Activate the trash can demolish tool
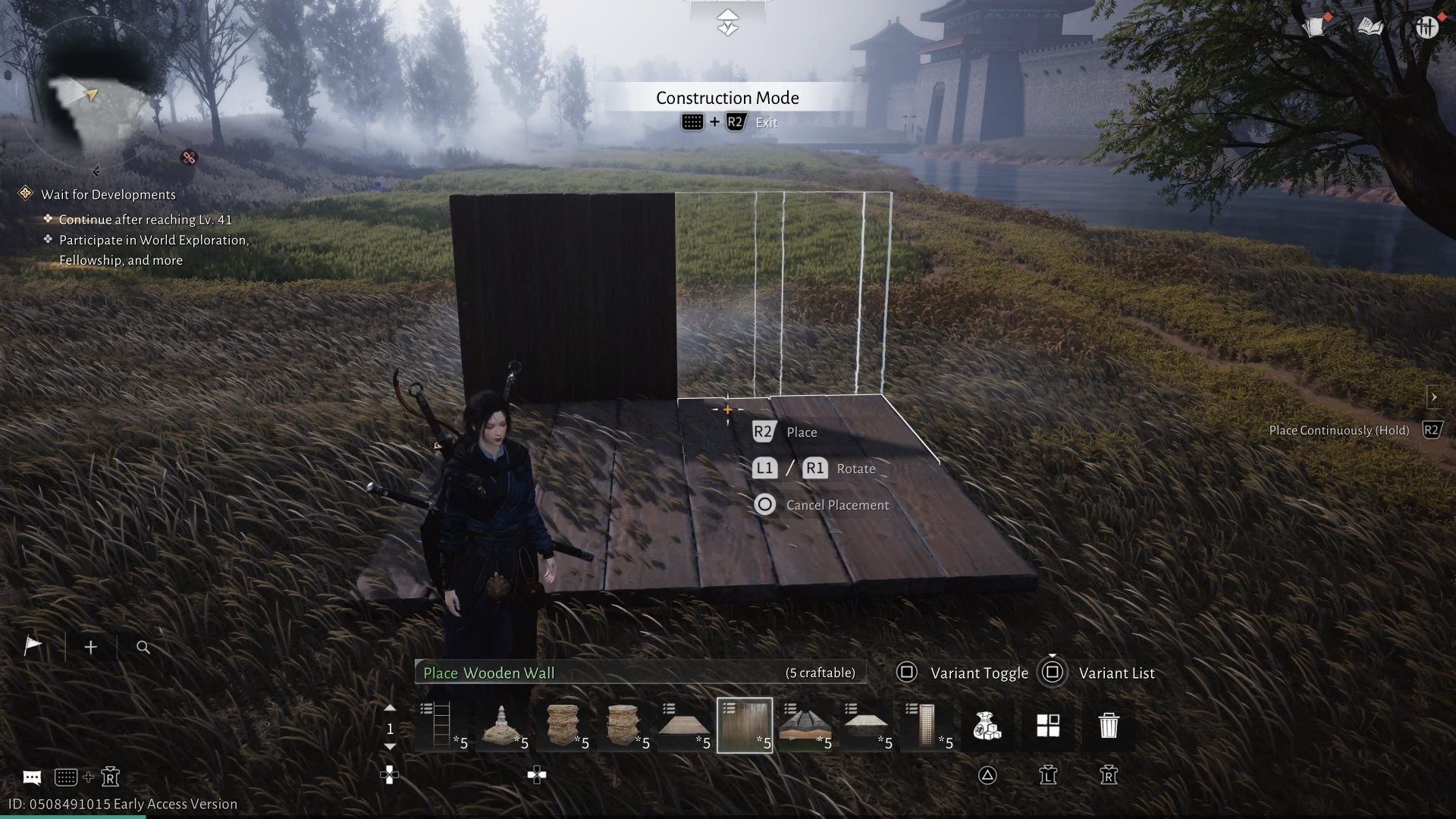Screen dimensions: 1456x819 tap(1109, 726)
